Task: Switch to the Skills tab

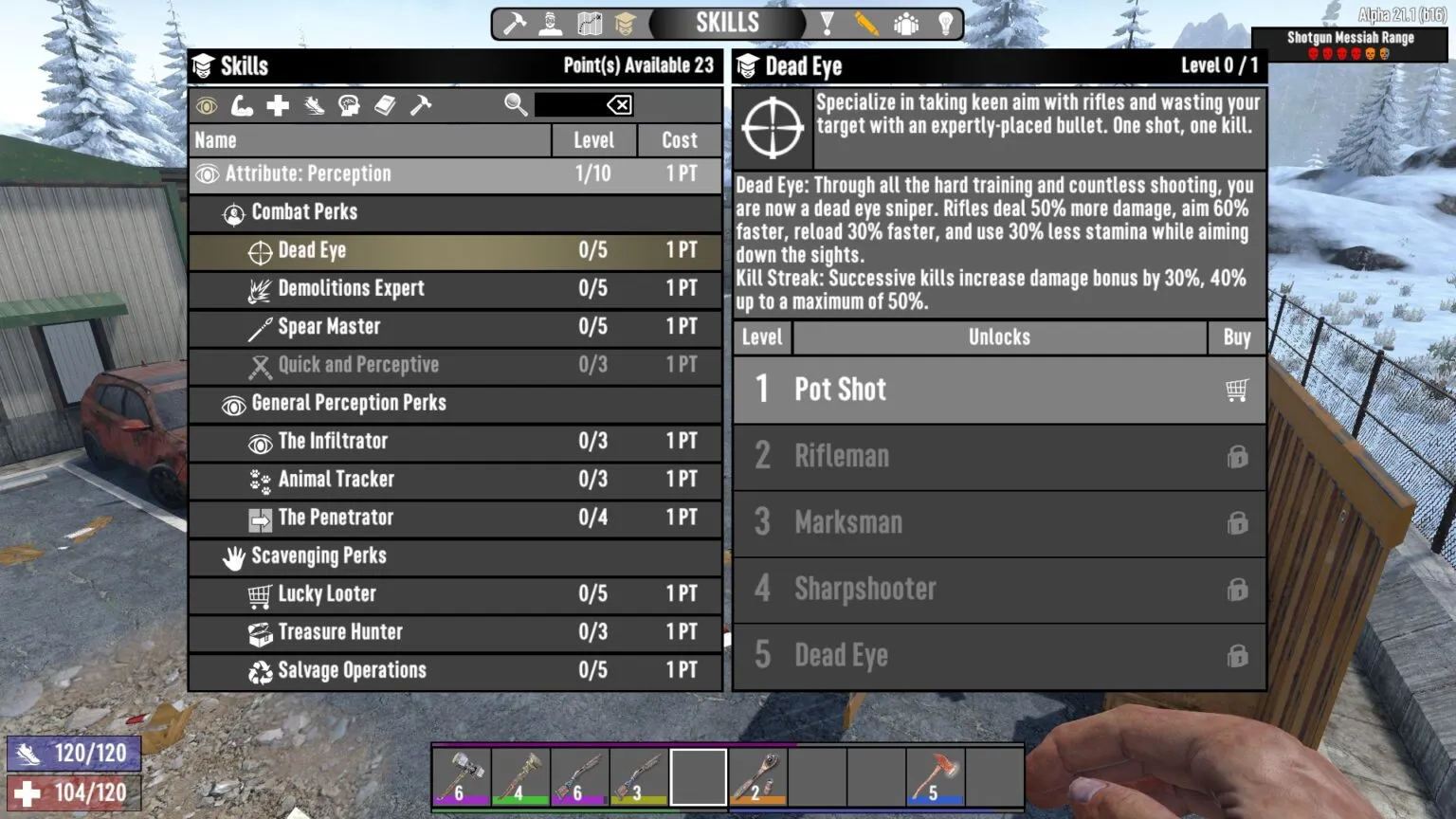Action: 626,23
